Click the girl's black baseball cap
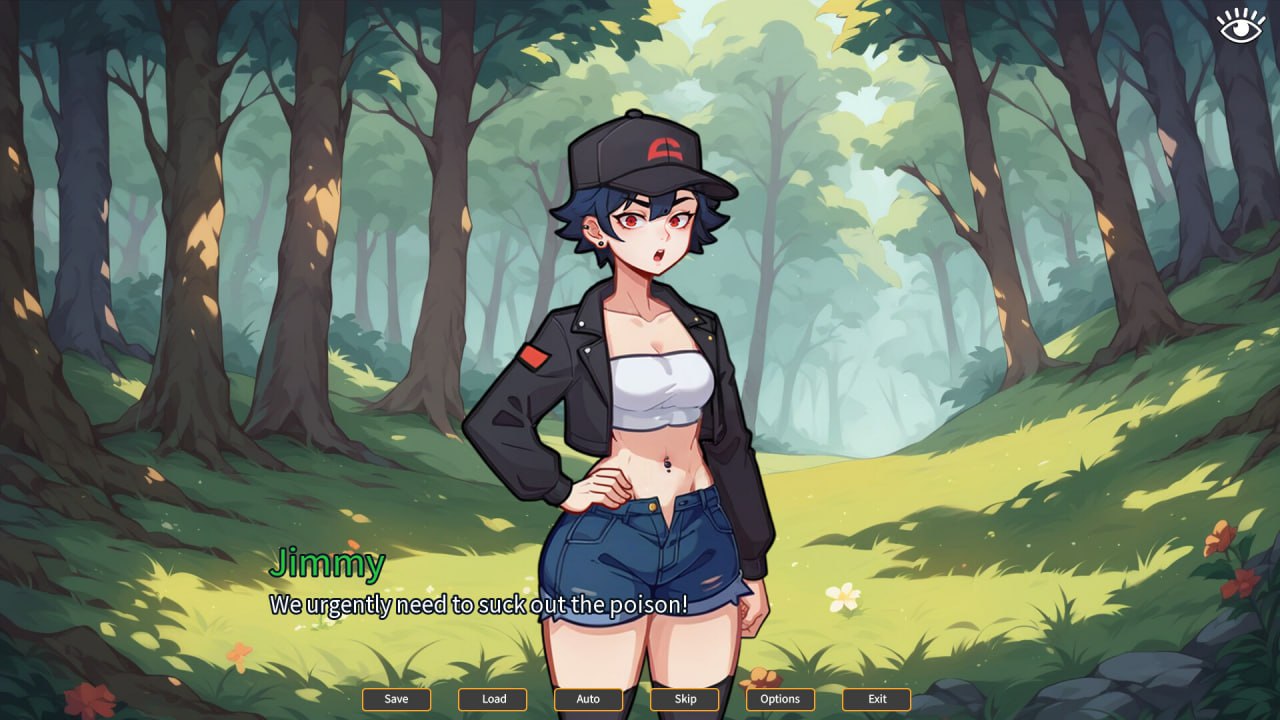Viewport: 1280px width, 720px height. click(x=640, y=155)
